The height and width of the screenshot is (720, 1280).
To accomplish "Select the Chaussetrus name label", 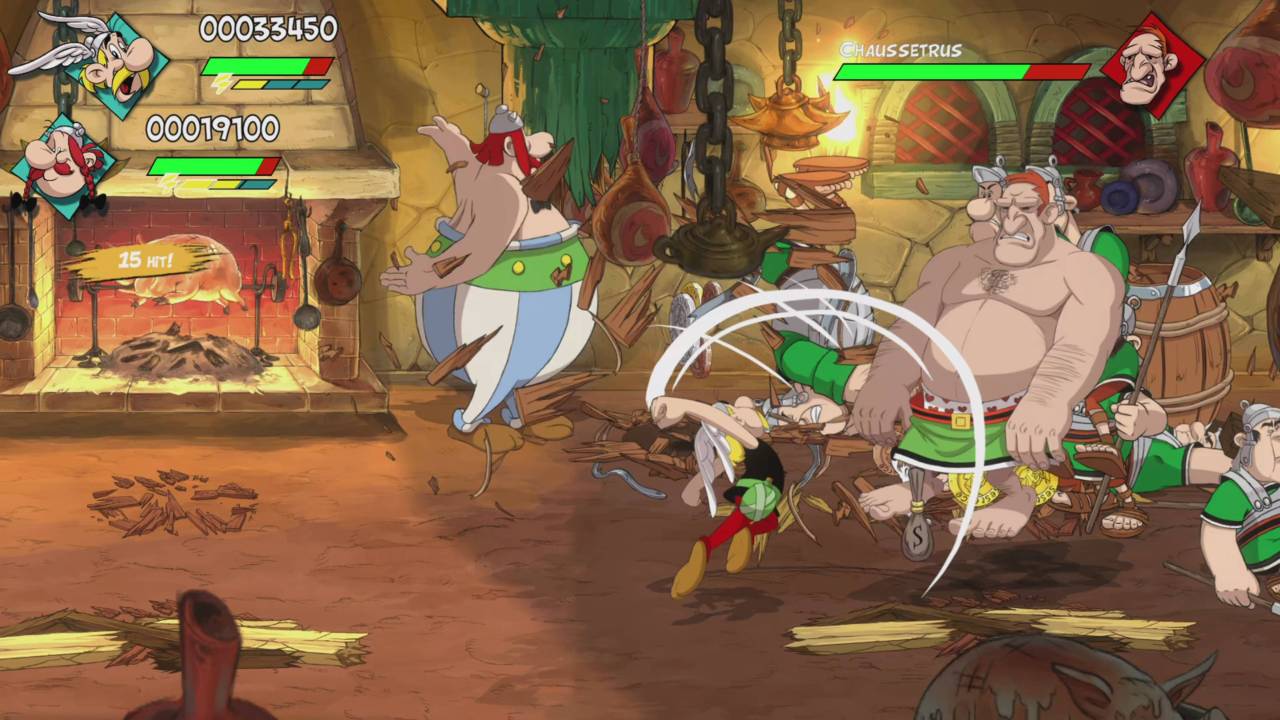I will (x=902, y=48).
